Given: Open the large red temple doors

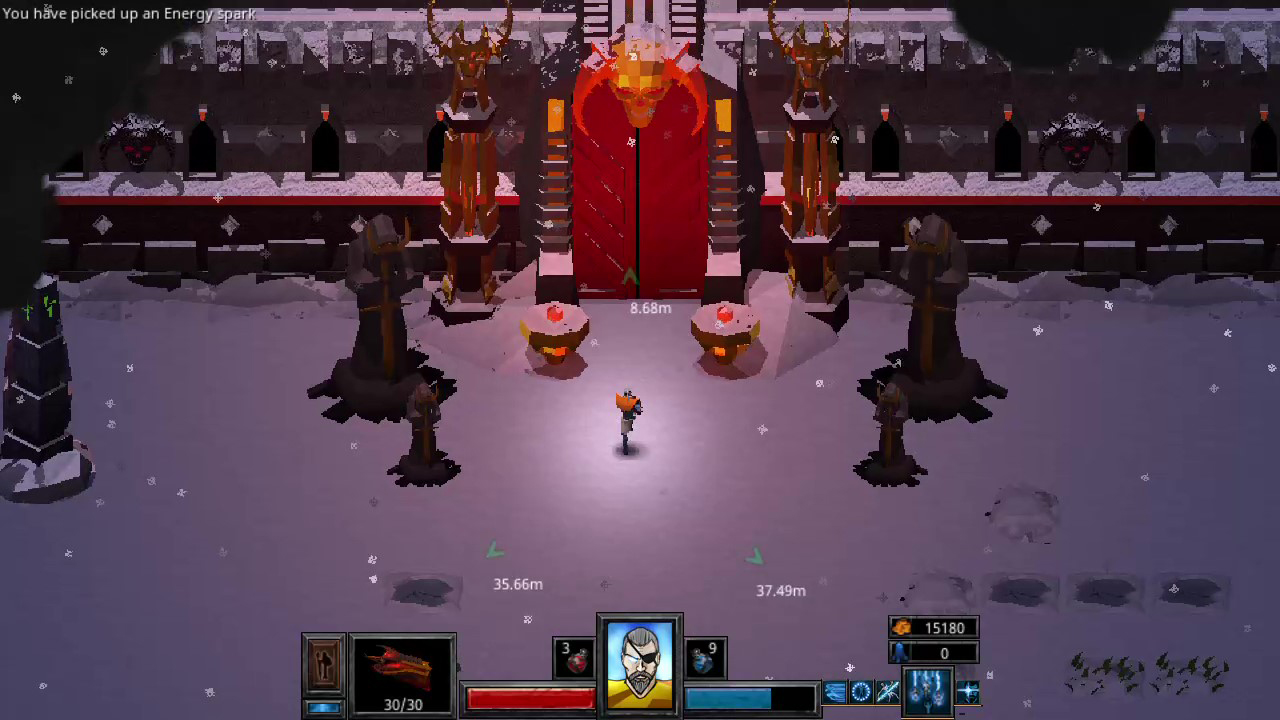Looking at the screenshot, I should coord(637,190).
